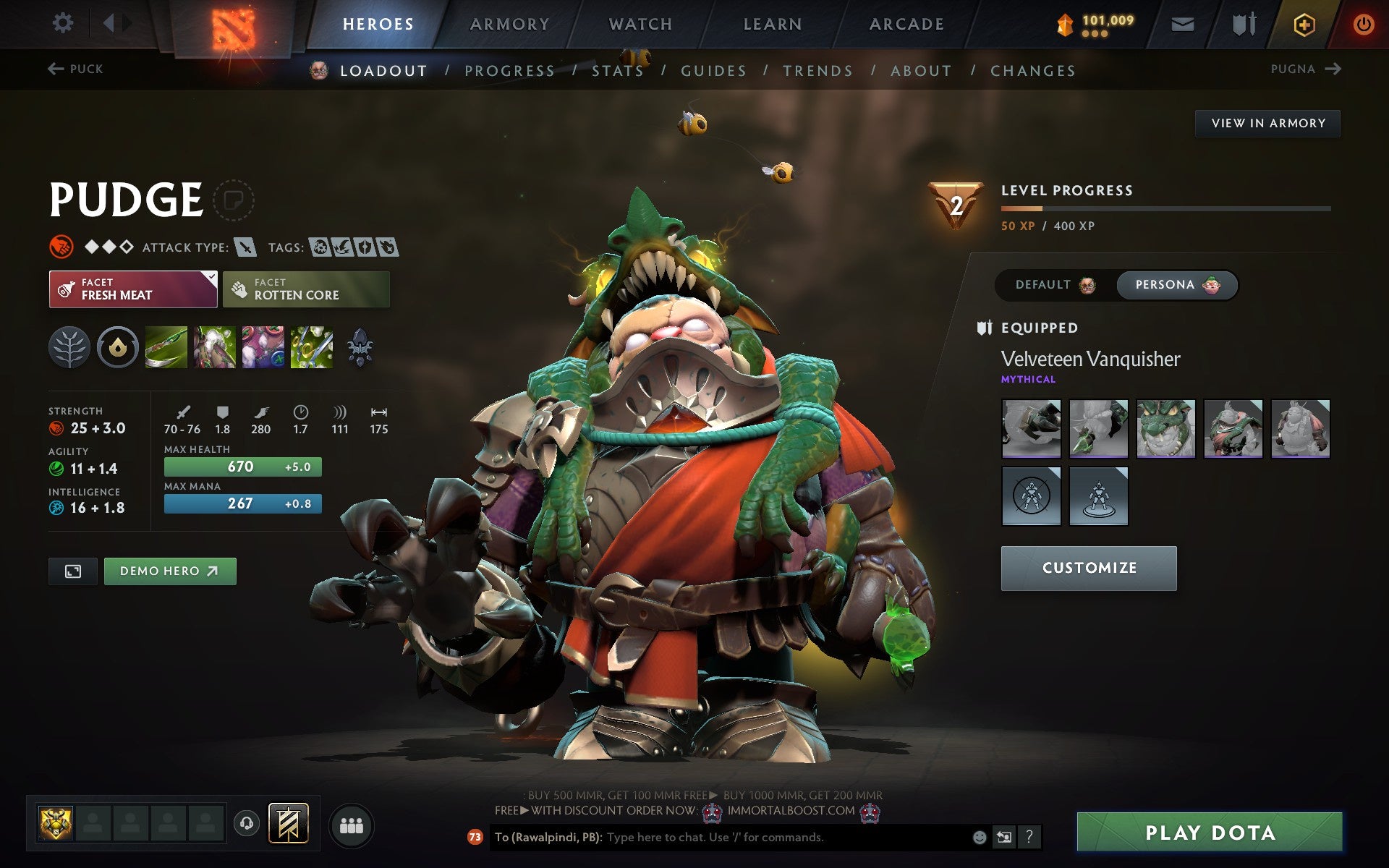
Task: Choose the Fresh Meat facet
Action: click(x=133, y=289)
